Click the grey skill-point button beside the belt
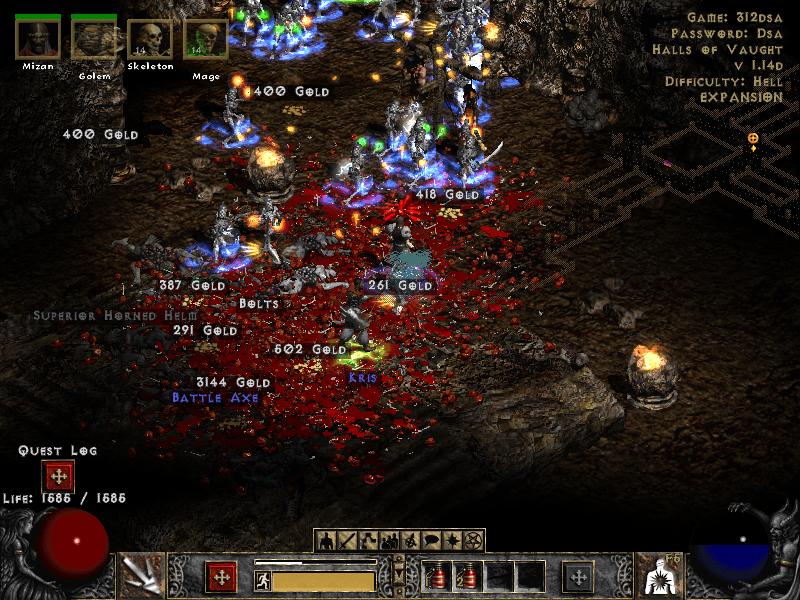This screenshot has width=800, height=600. click(578, 577)
